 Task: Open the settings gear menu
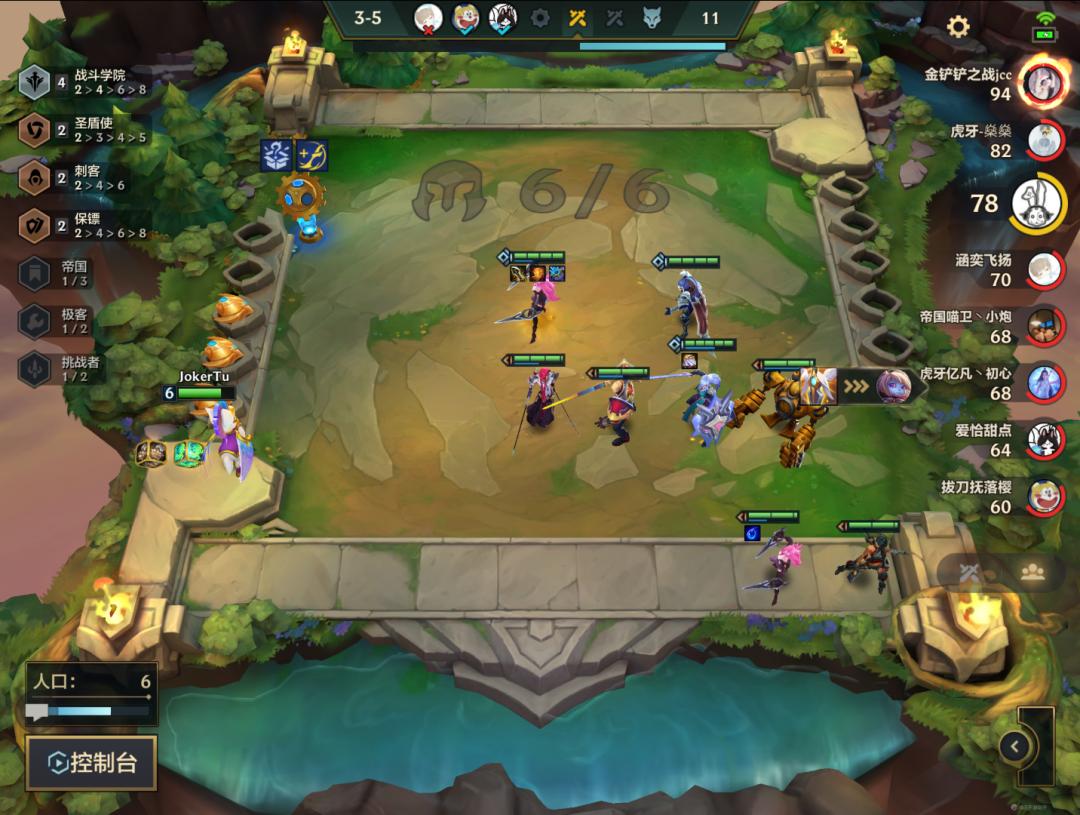(958, 27)
